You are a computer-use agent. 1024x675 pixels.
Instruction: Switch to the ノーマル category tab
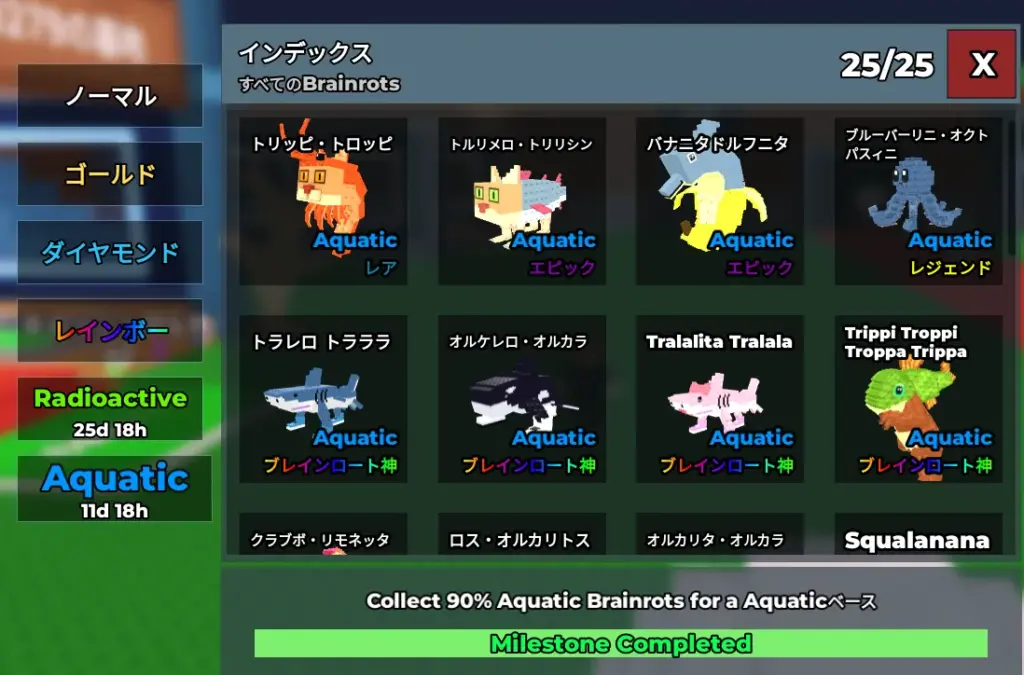pos(110,96)
